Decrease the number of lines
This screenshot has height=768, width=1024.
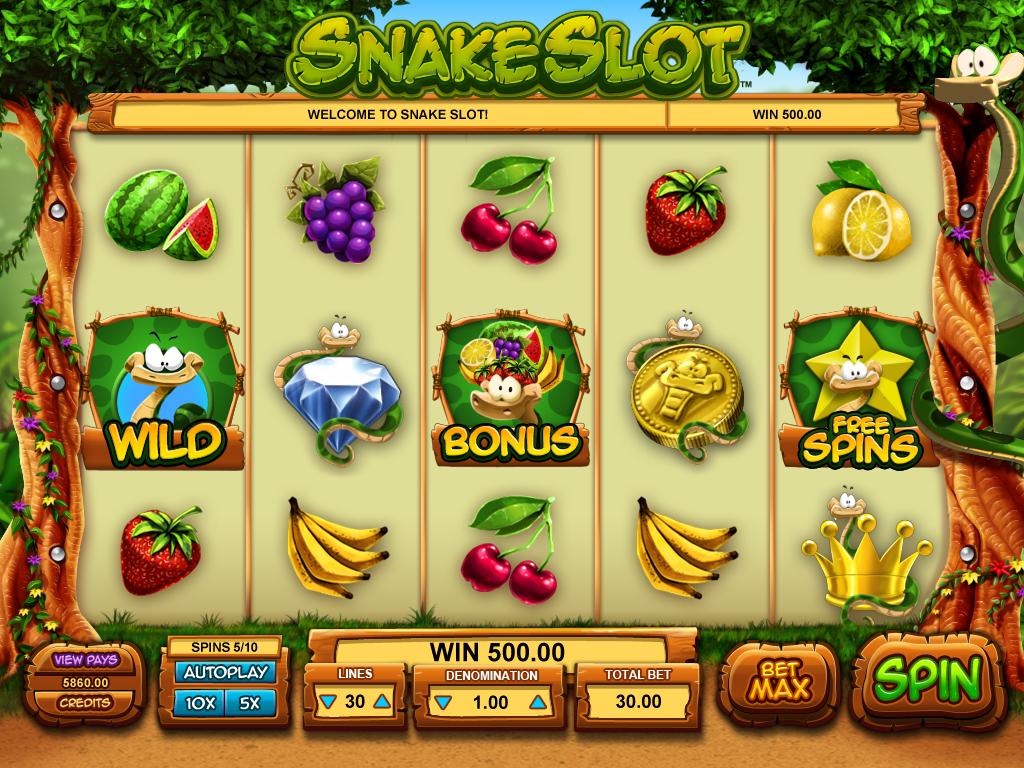pyautogui.click(x=327, y=702)
